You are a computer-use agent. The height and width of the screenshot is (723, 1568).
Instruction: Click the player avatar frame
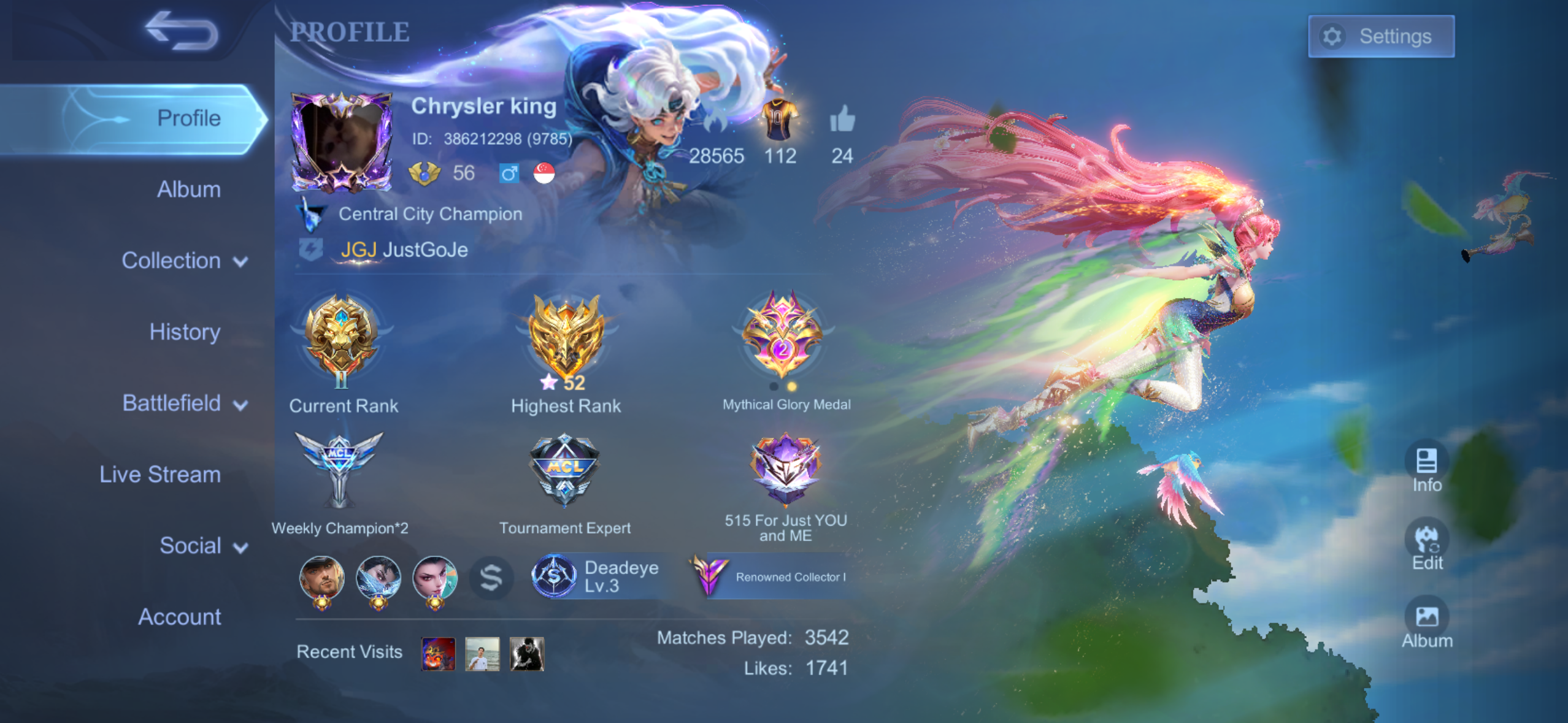click(342, 142)
